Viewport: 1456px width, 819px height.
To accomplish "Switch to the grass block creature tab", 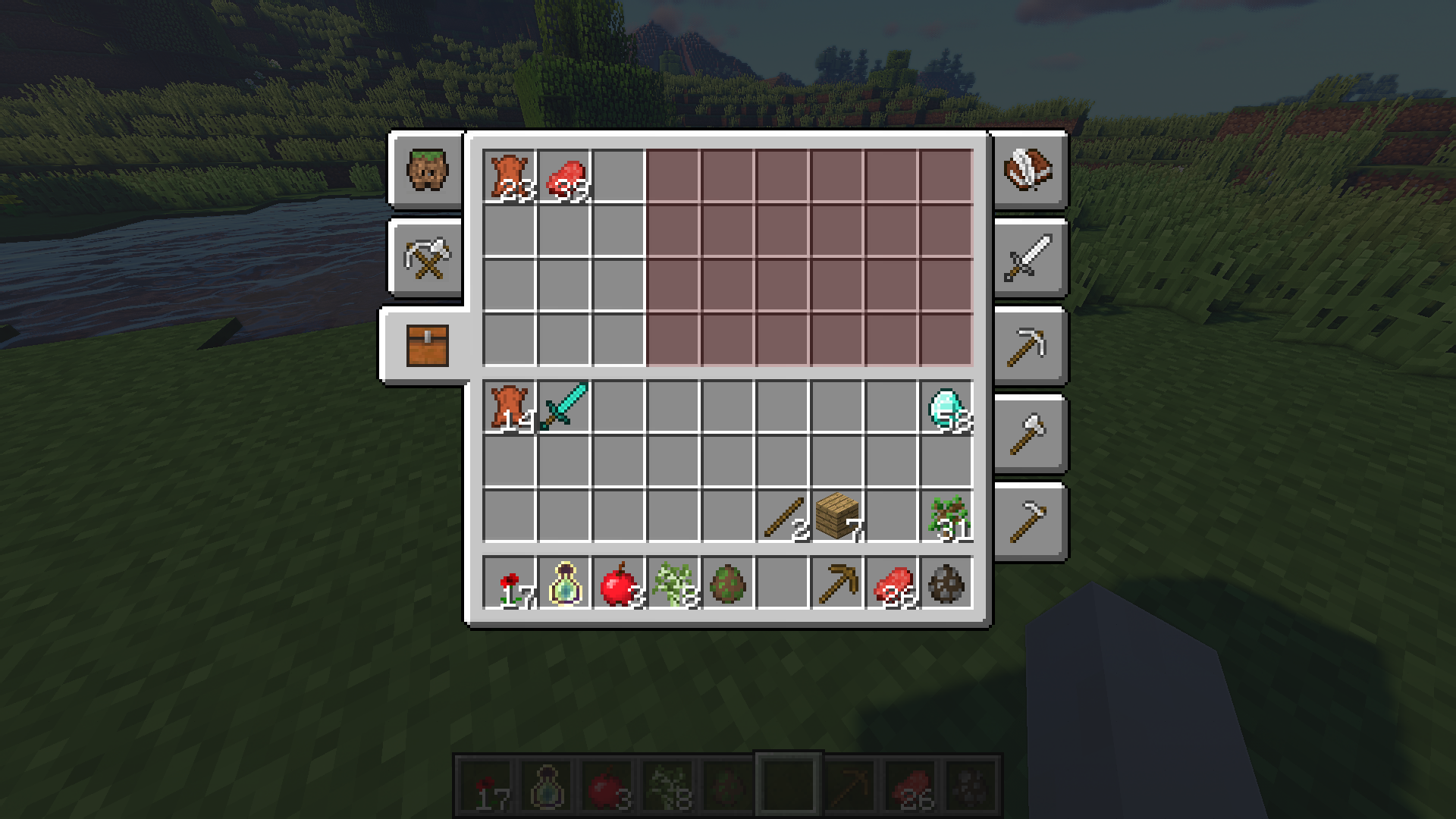I will point(428,170).
